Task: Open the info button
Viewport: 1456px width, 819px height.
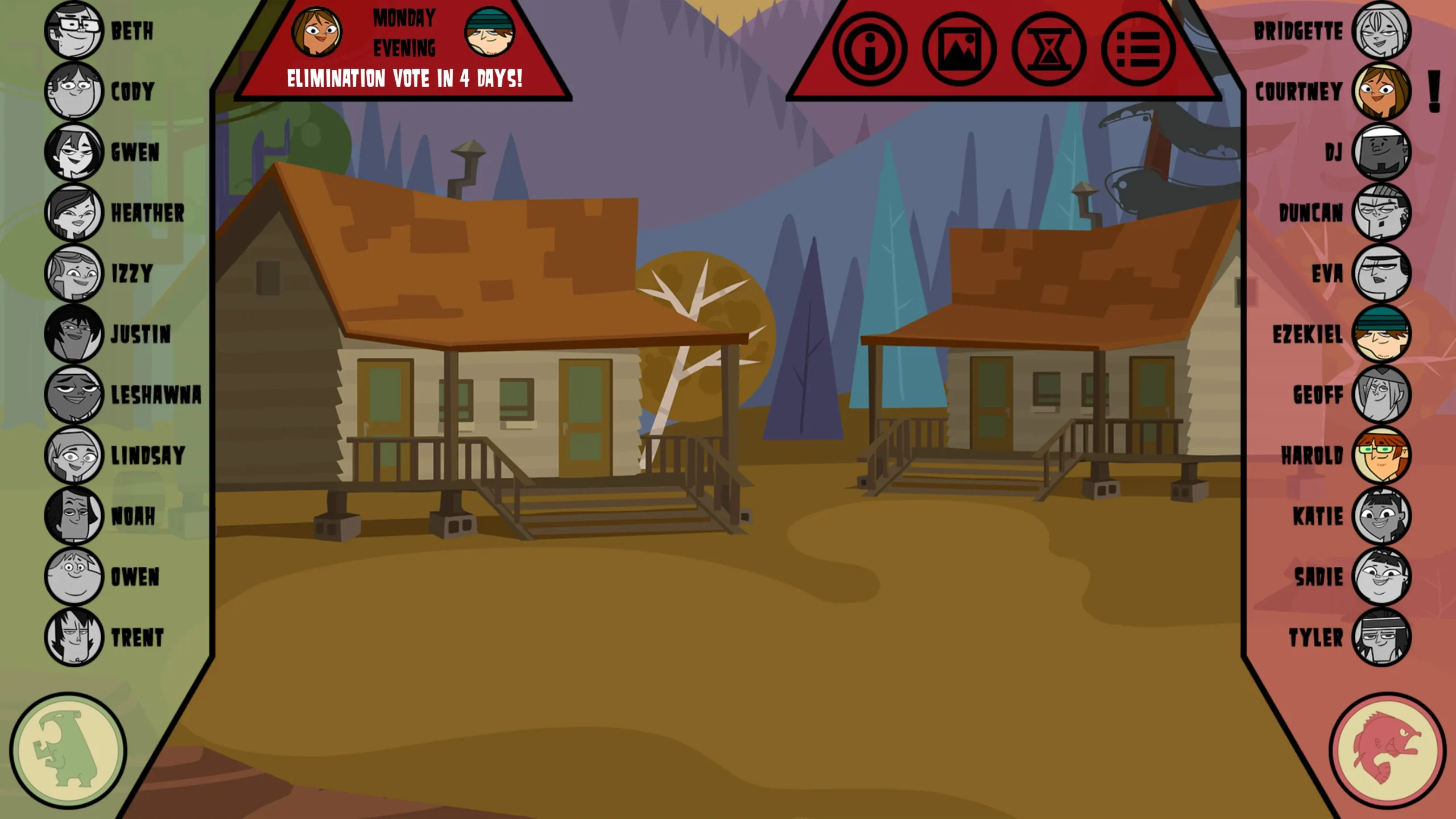Action: click(x=870, y=49)
